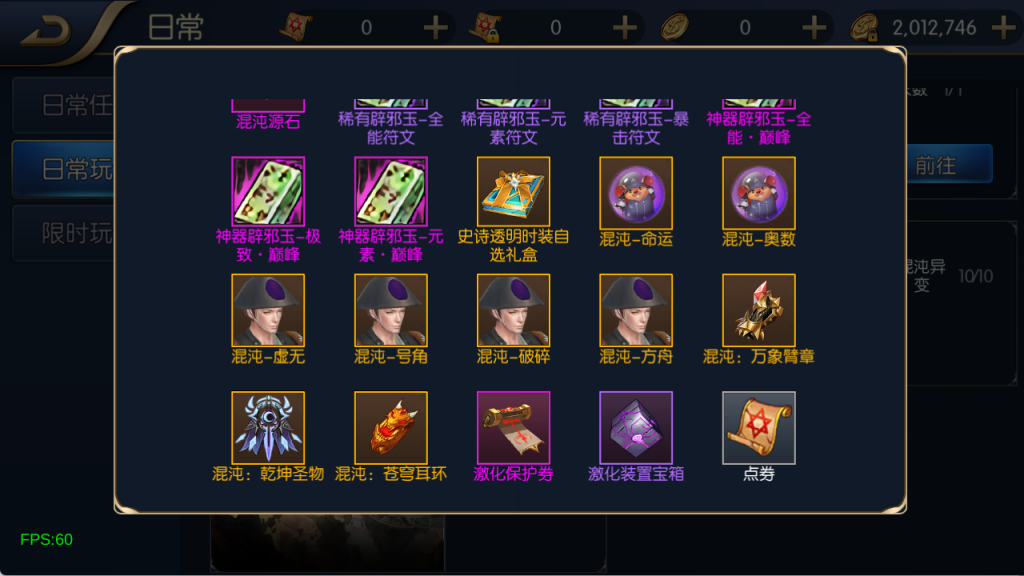Pick the 混沌-破碎 hat item
This screenshot has width=1024, height=576.
coord(513,310)
